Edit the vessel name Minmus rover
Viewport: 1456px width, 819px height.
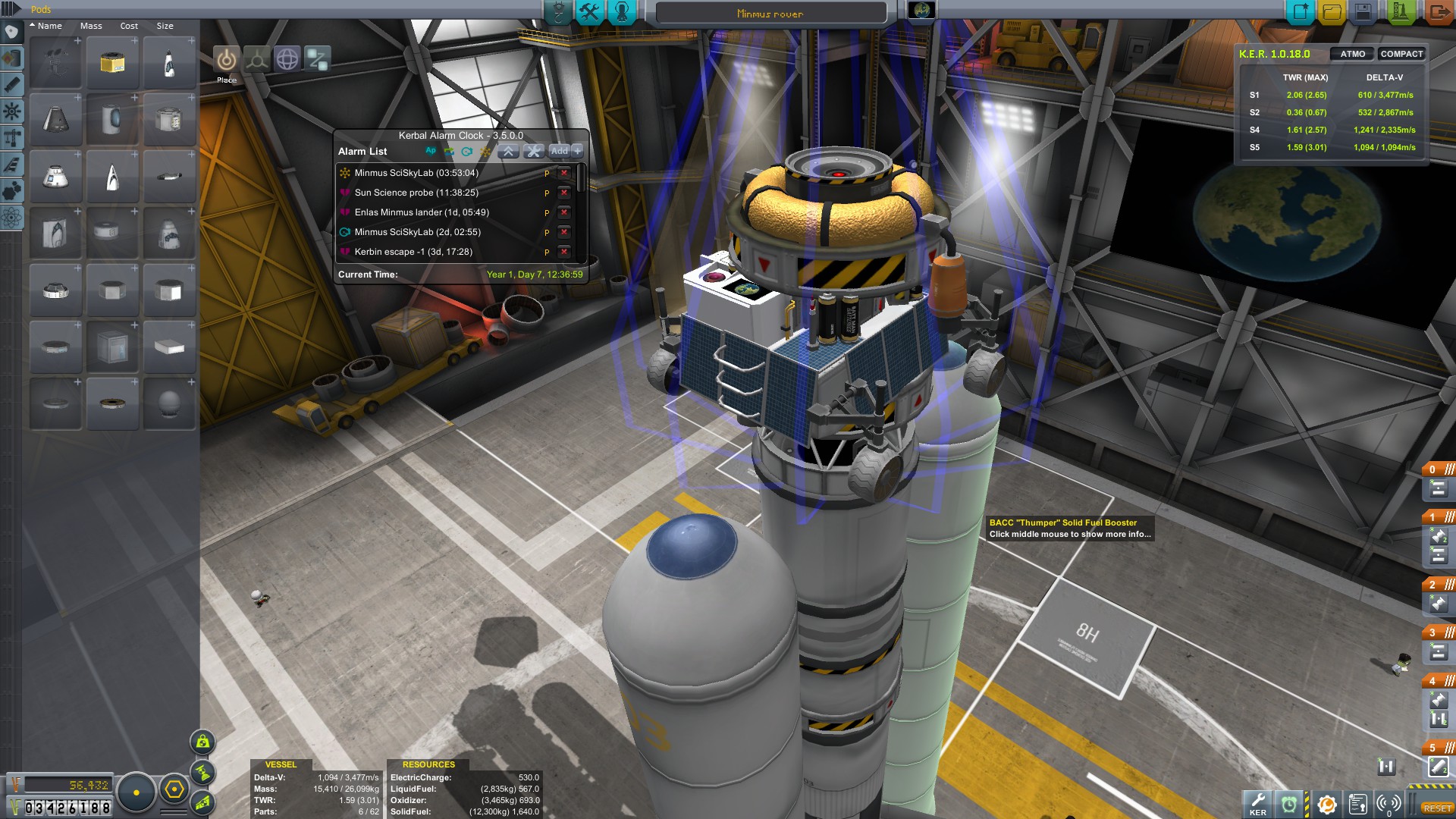pos(770,14)
